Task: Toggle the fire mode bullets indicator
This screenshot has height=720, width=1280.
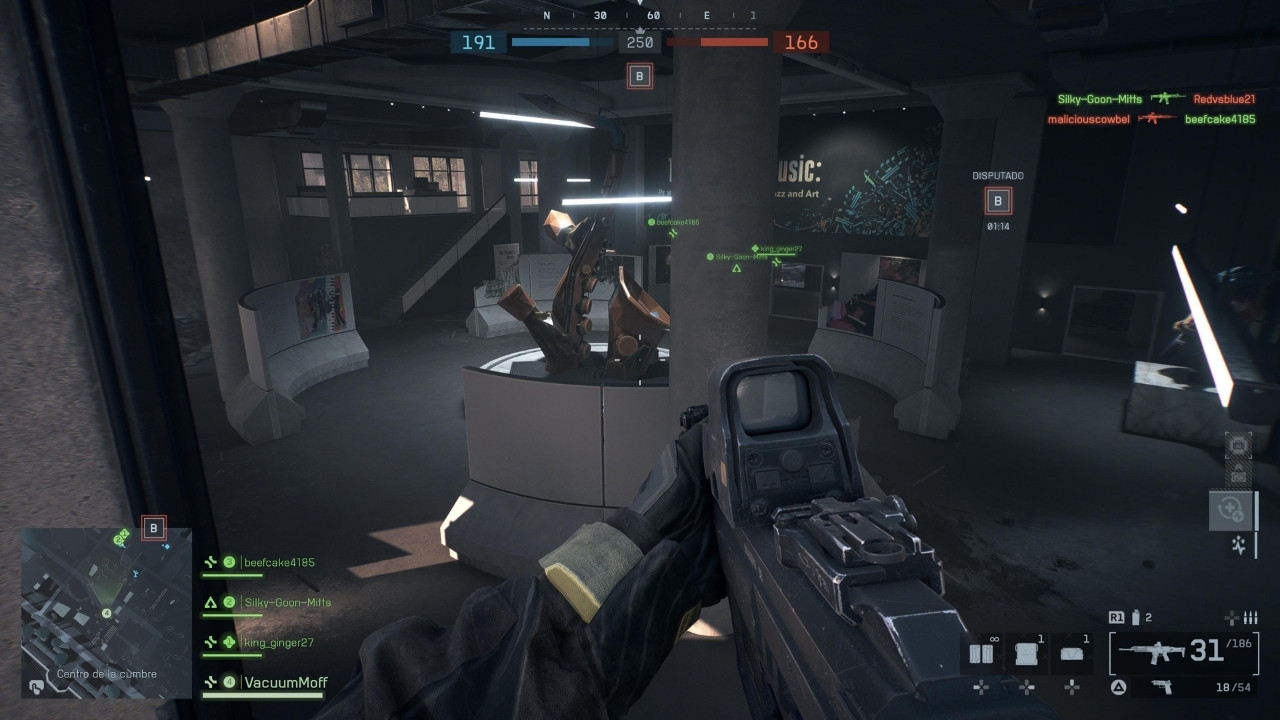Action: (1243, 618)
